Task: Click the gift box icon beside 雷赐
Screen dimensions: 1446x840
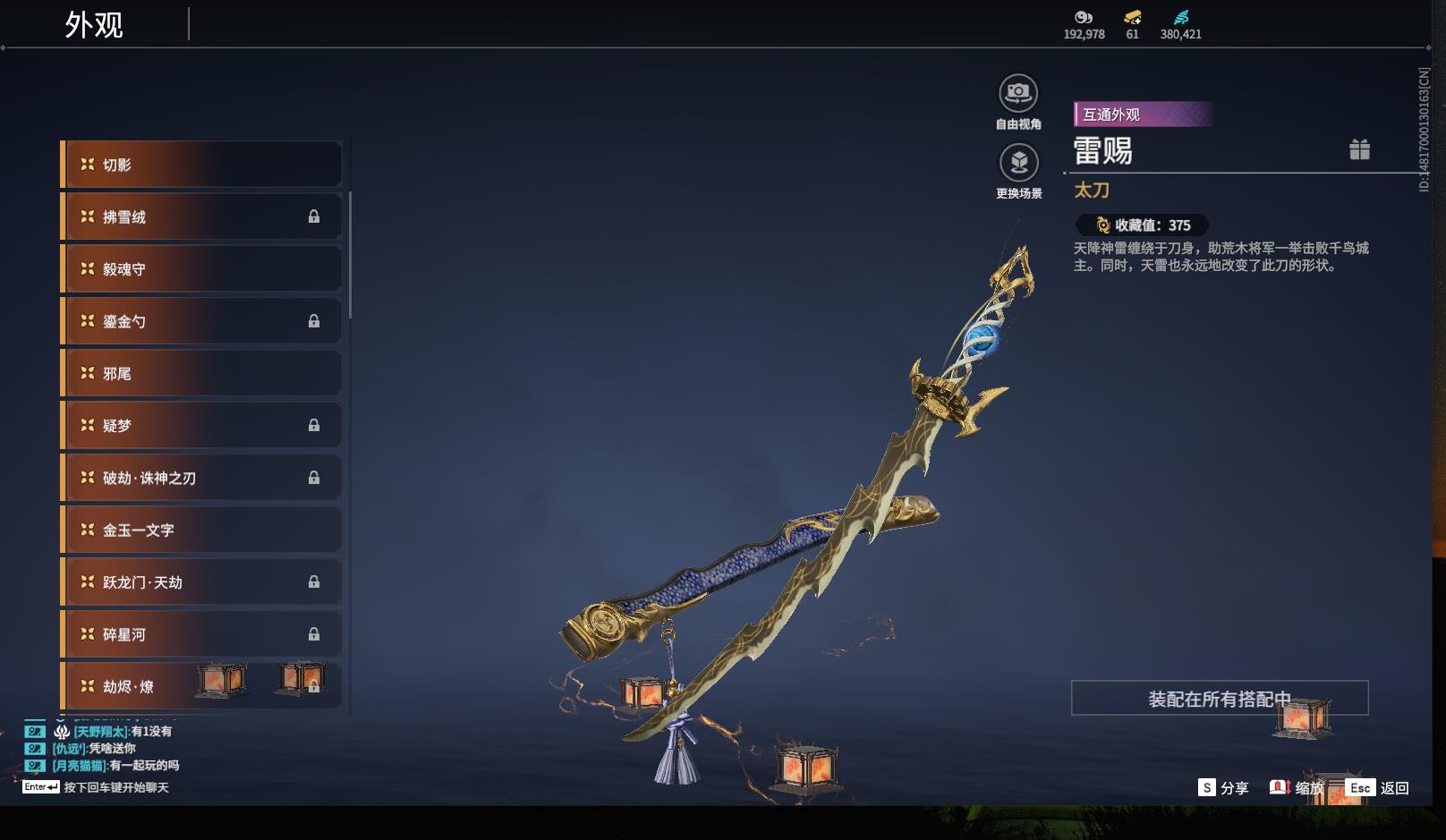Action: [1359, 149]
